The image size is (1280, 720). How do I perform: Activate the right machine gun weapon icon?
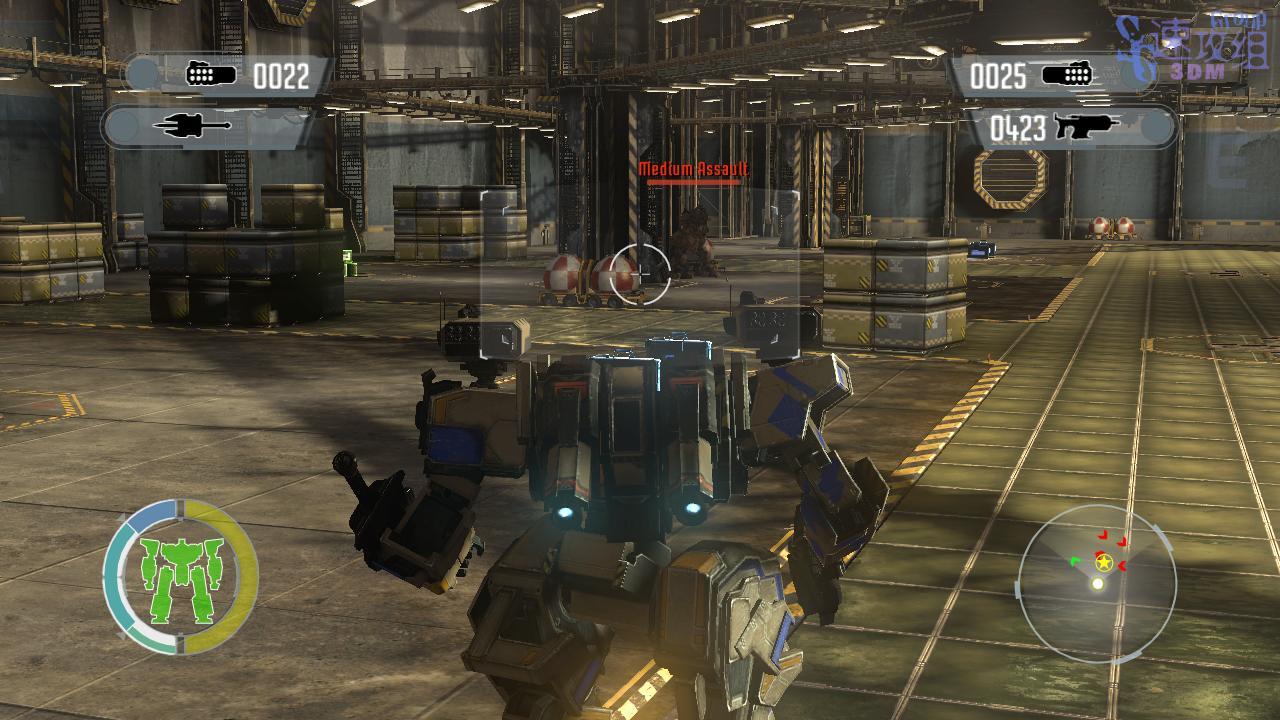point(1085,127)
